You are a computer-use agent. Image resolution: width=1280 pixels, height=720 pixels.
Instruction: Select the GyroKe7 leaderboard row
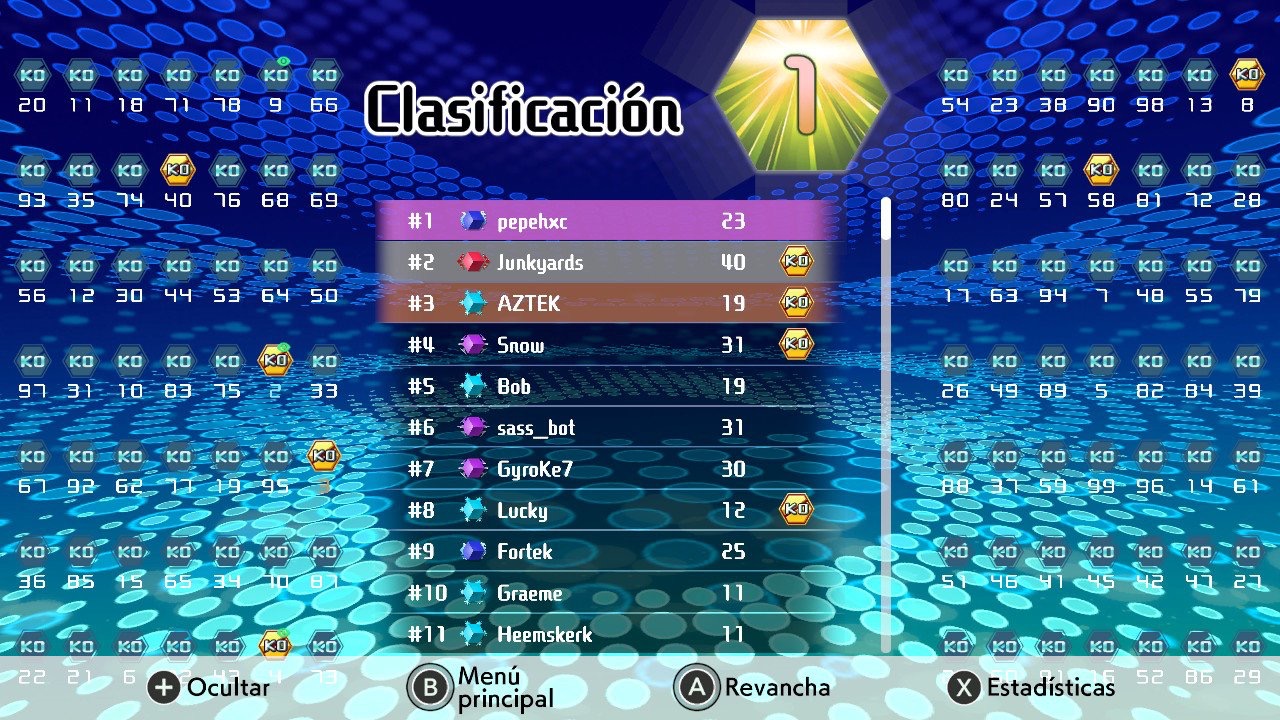[x=605, y=468]
